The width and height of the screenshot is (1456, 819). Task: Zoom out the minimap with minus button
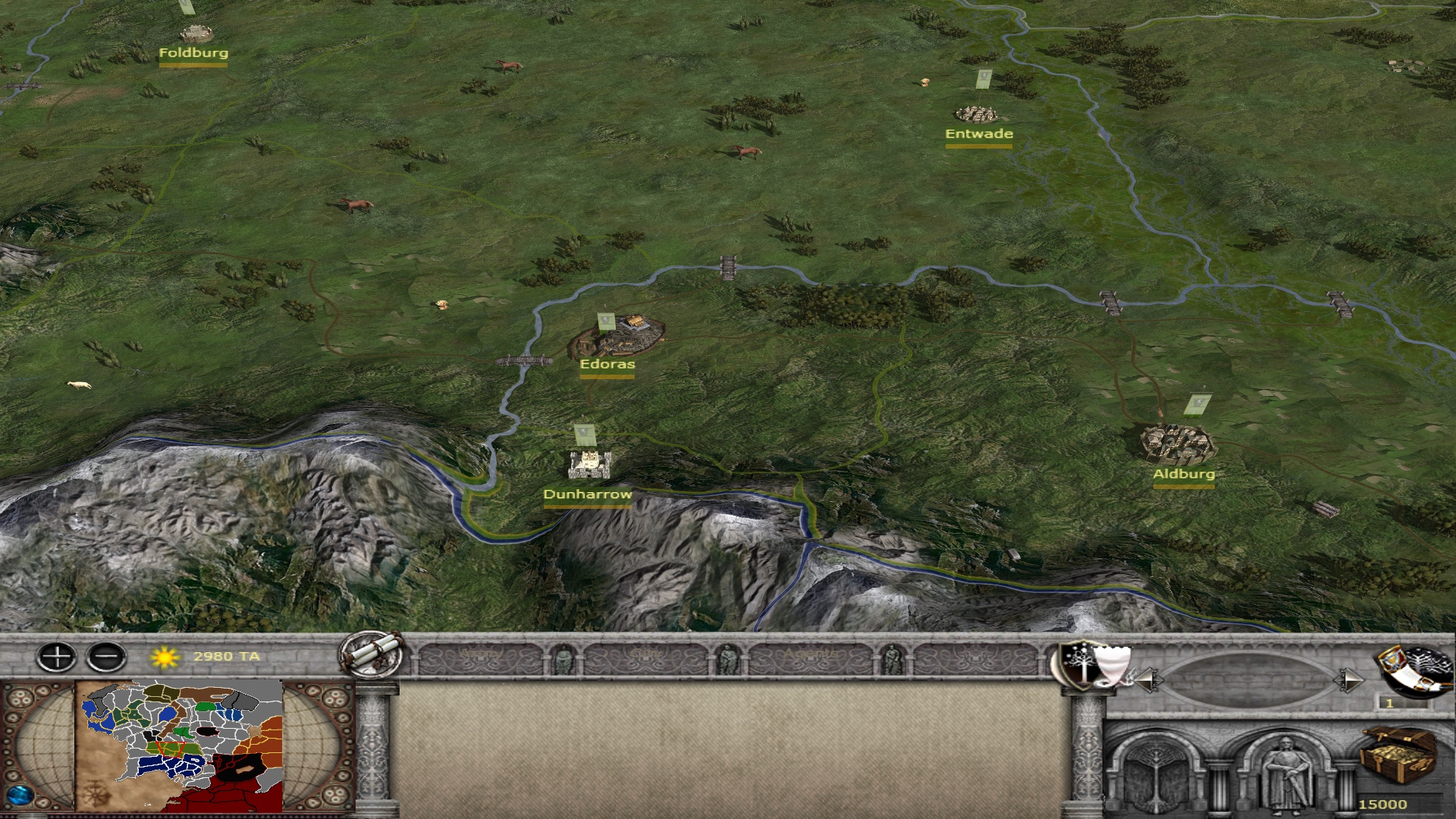(107, 657)
